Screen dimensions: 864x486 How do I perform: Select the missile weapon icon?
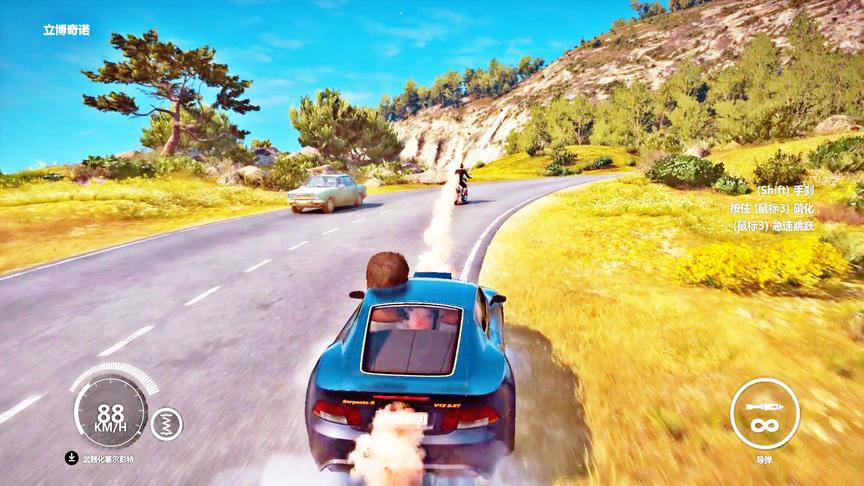pos(764,412)
